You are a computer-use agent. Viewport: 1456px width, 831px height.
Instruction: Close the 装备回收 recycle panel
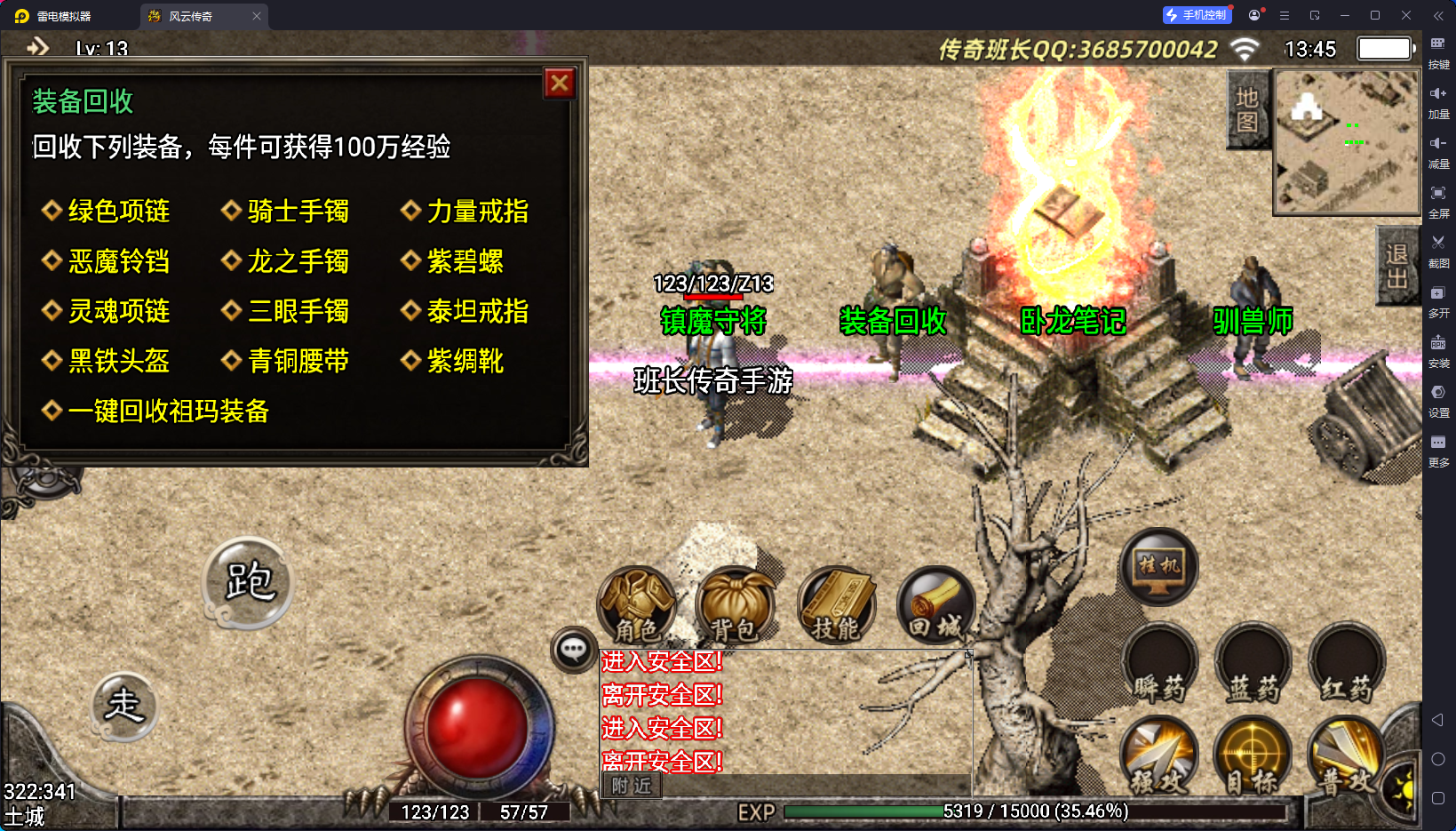coord(560,84)
